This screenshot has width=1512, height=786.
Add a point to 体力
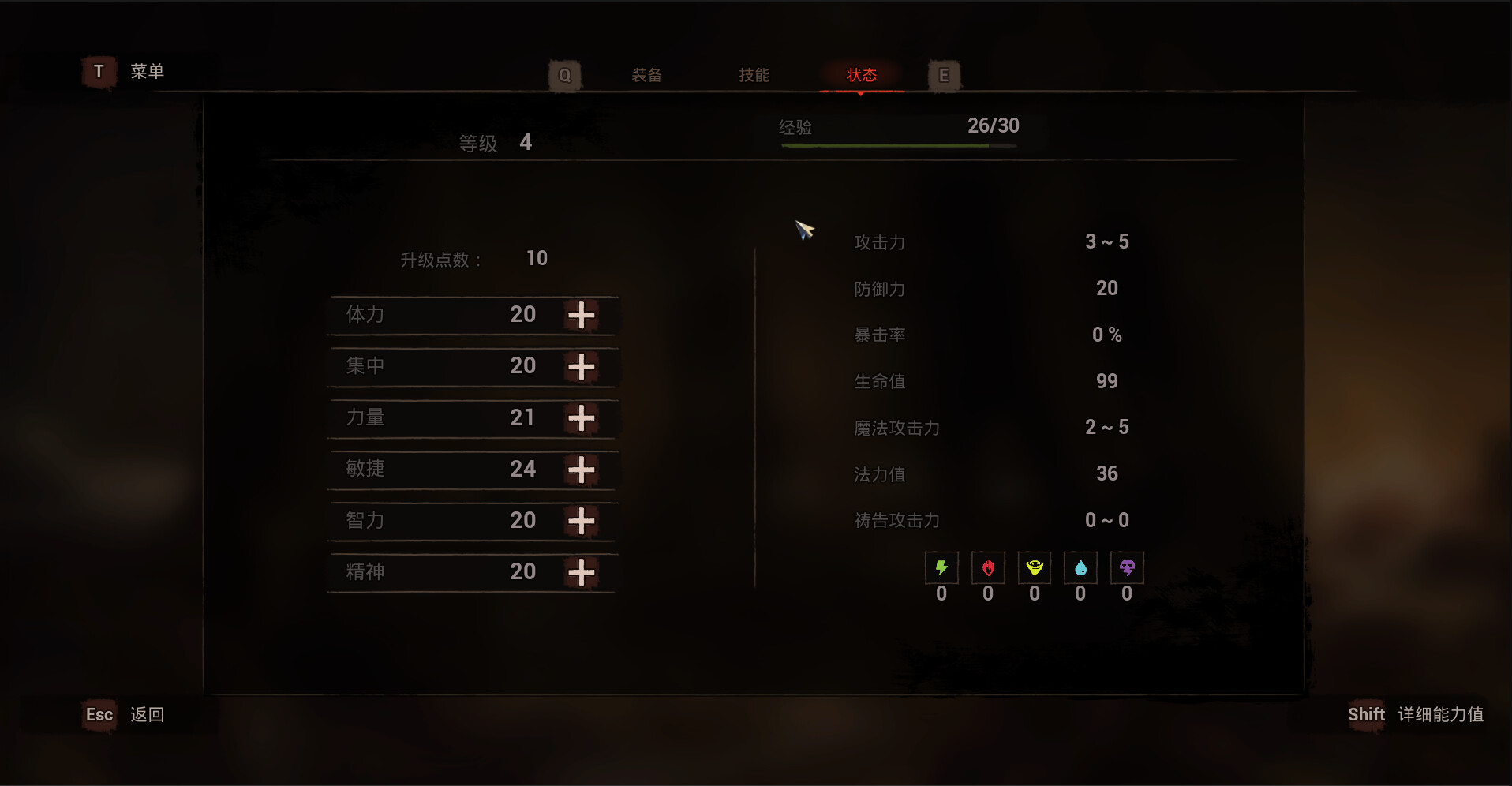click(x=582, y=315)
